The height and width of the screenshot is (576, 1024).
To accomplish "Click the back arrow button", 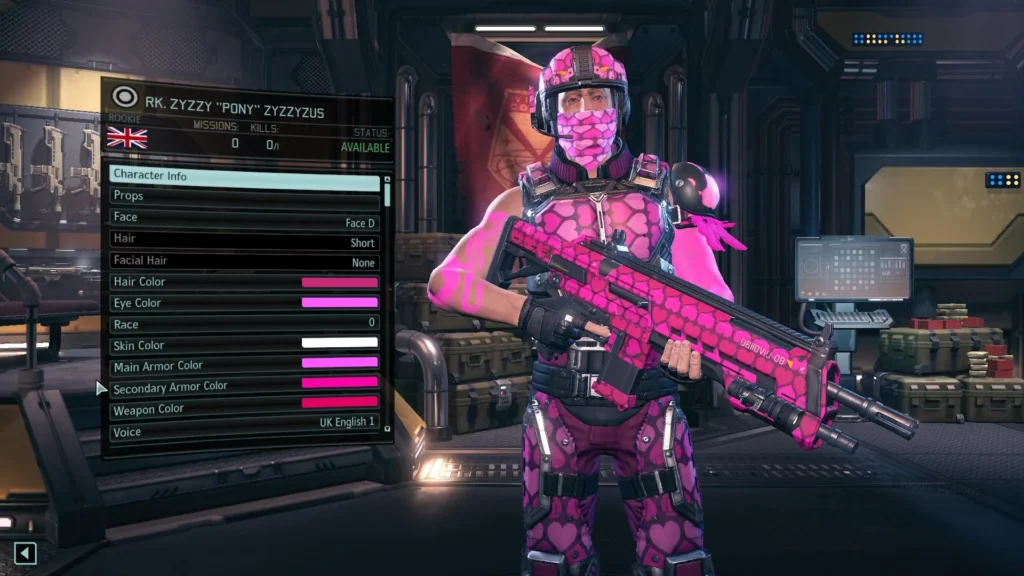I will (26, 553).
